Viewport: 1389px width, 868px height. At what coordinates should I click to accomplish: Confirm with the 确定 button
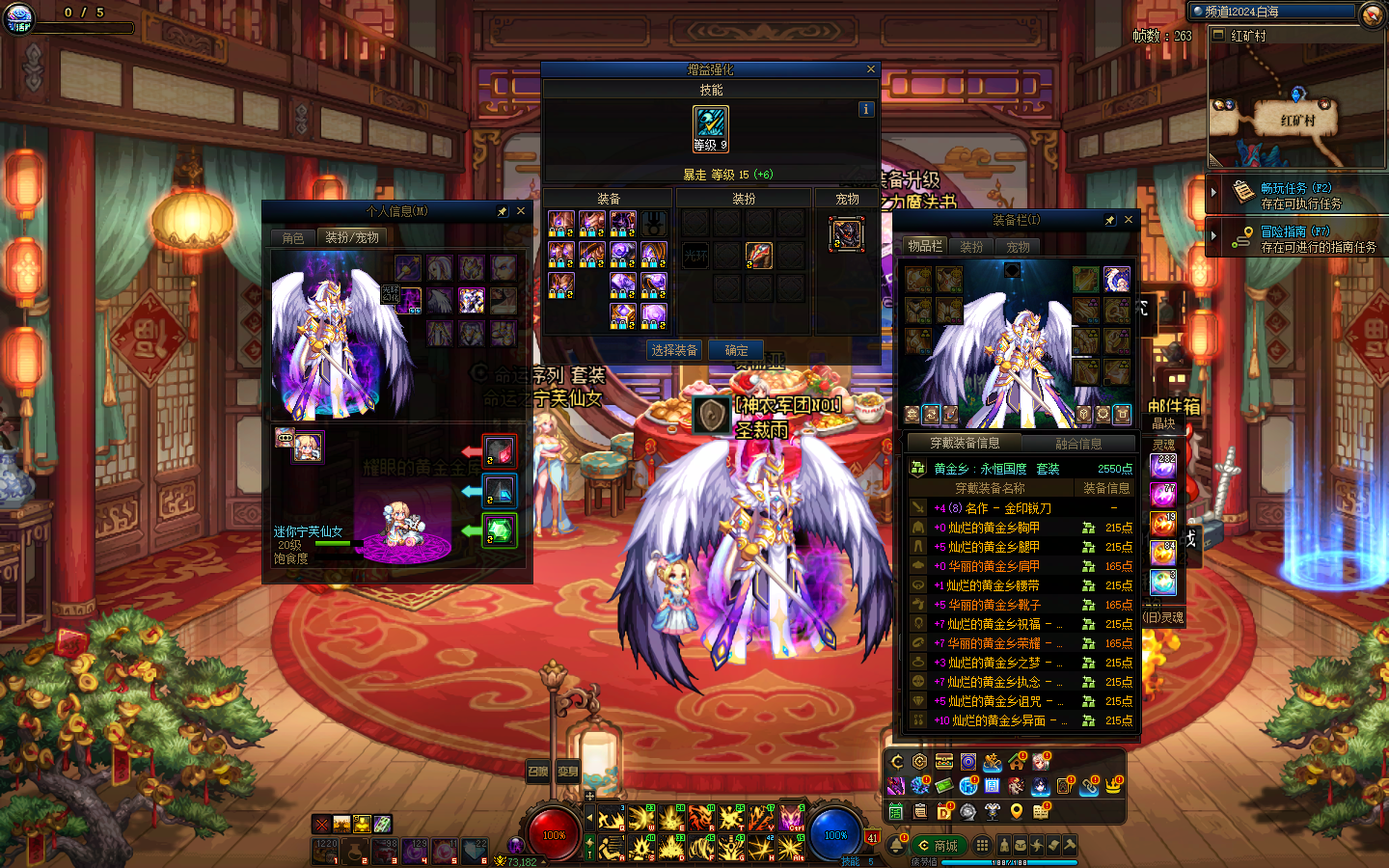click(x=736, y=350)
